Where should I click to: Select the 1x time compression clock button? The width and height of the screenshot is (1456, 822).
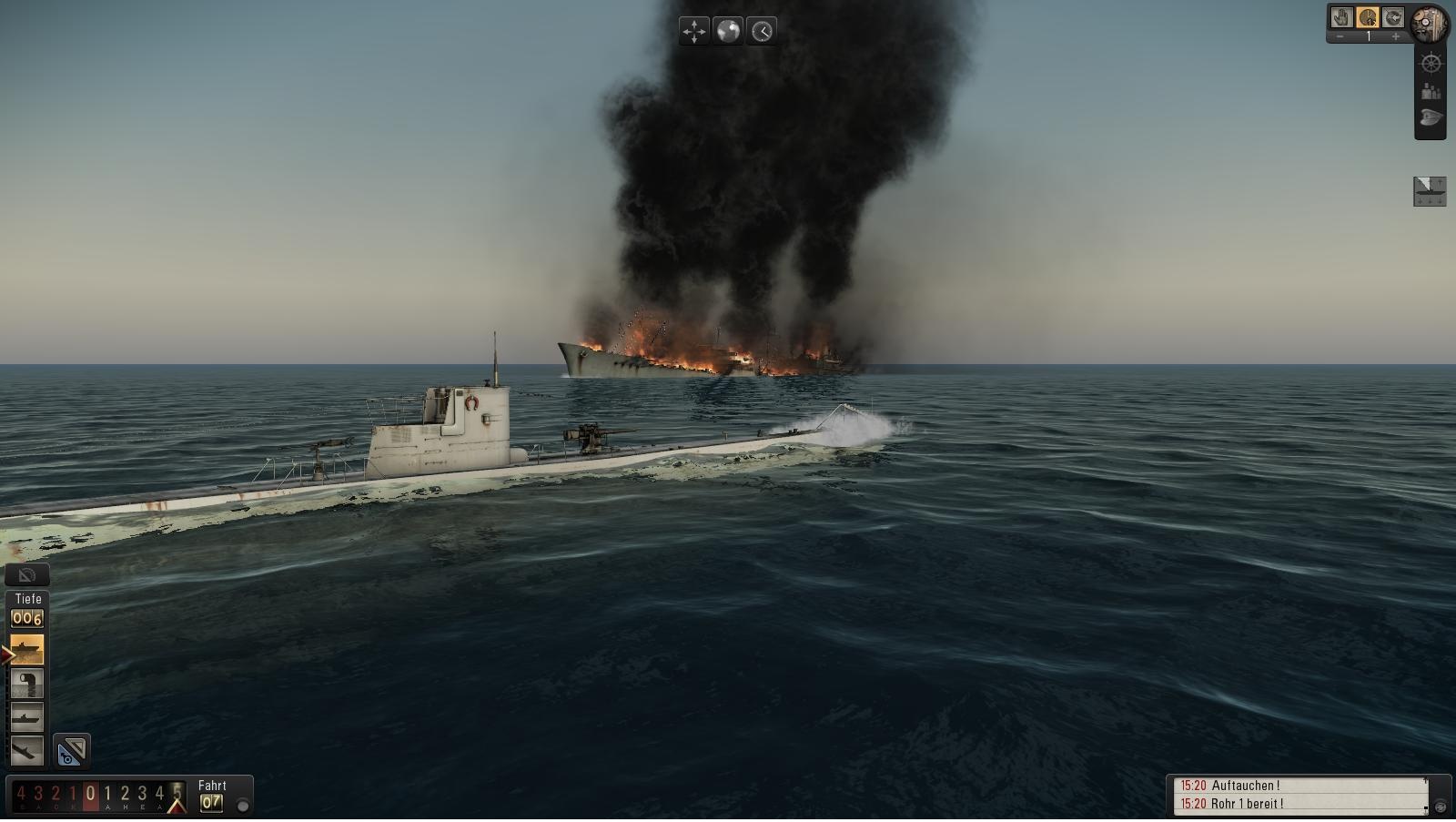tap(1367, 17)
